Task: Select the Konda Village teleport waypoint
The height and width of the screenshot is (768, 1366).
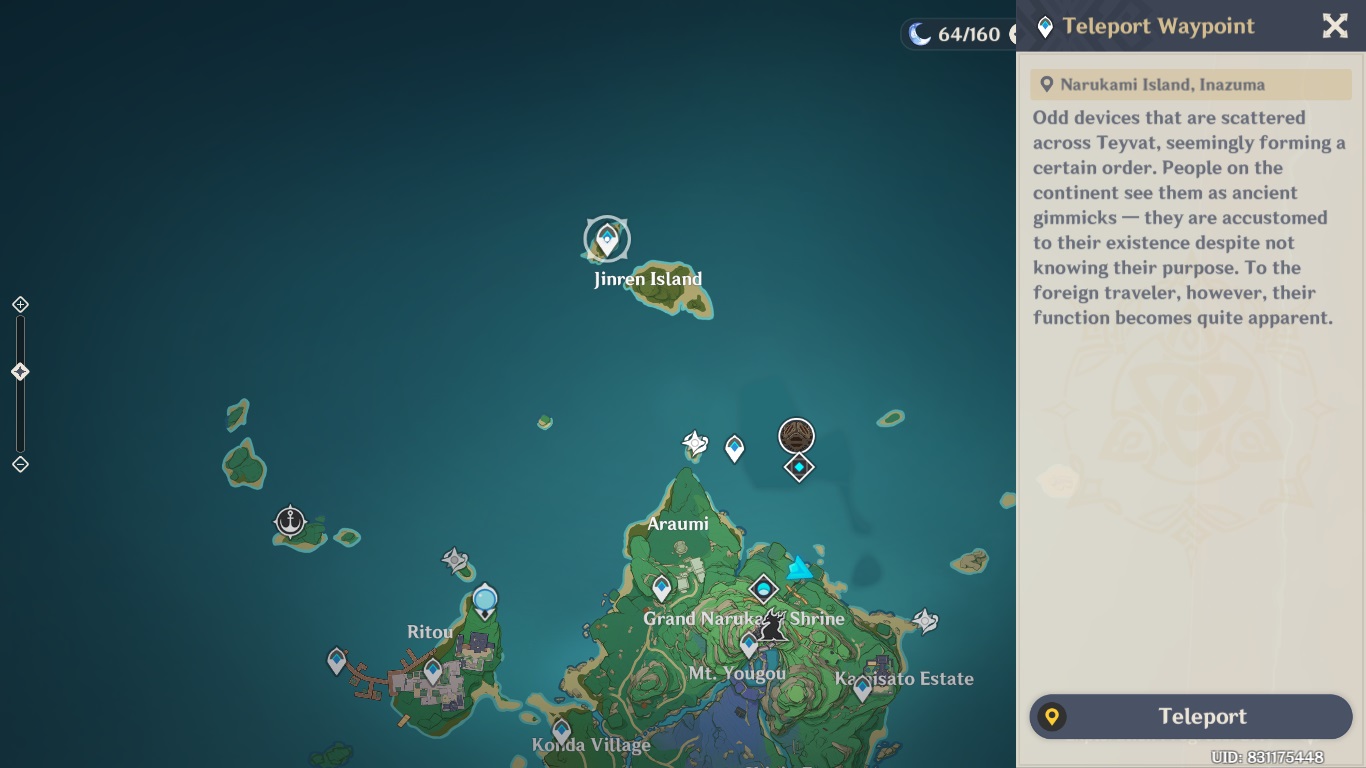Action: tap(562, 731)
